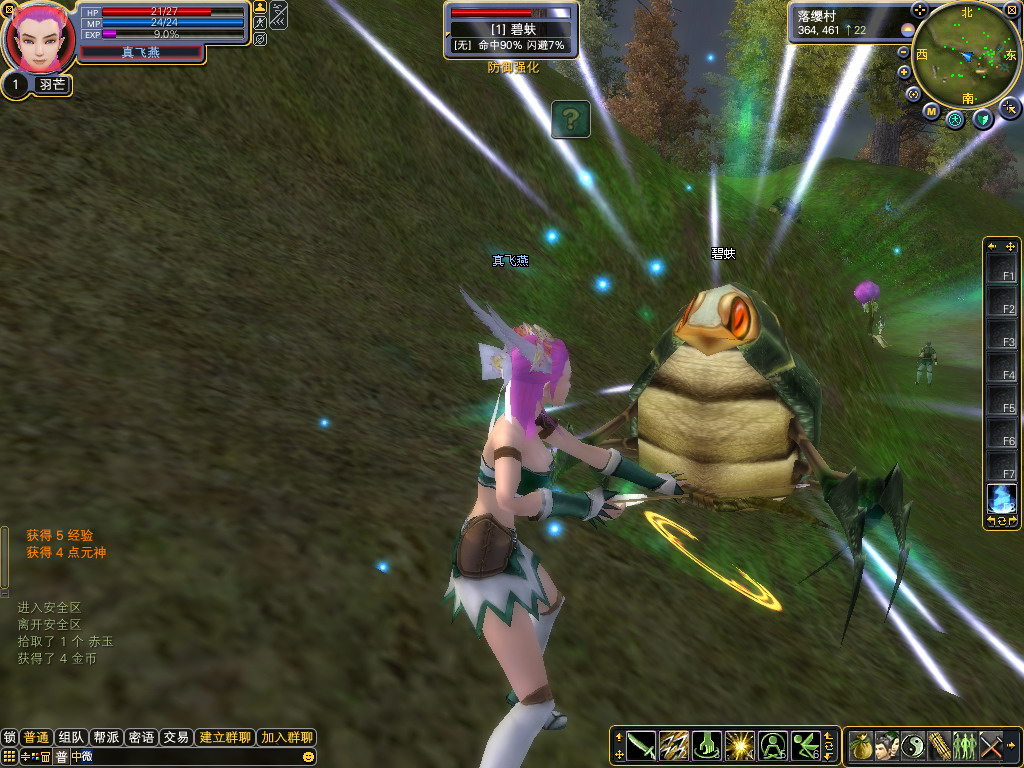Use the yellow starburst skill
This screenshot has height=768, width=1024.
click(x=740, y=745)
